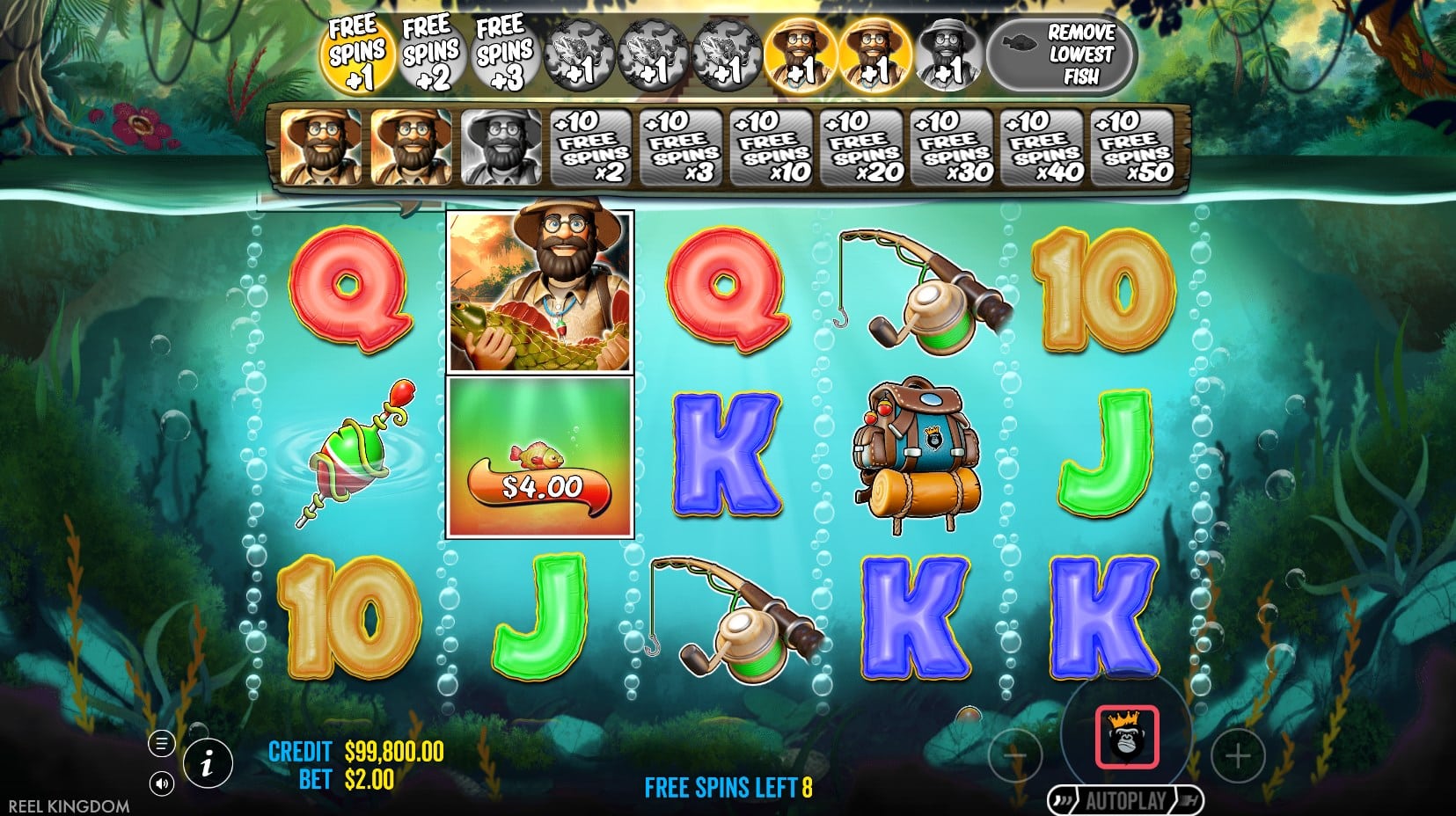Viewport: 1456px width, 816px height.
Task: Click the gorilla spin button
Action: tap(1126, 738)
